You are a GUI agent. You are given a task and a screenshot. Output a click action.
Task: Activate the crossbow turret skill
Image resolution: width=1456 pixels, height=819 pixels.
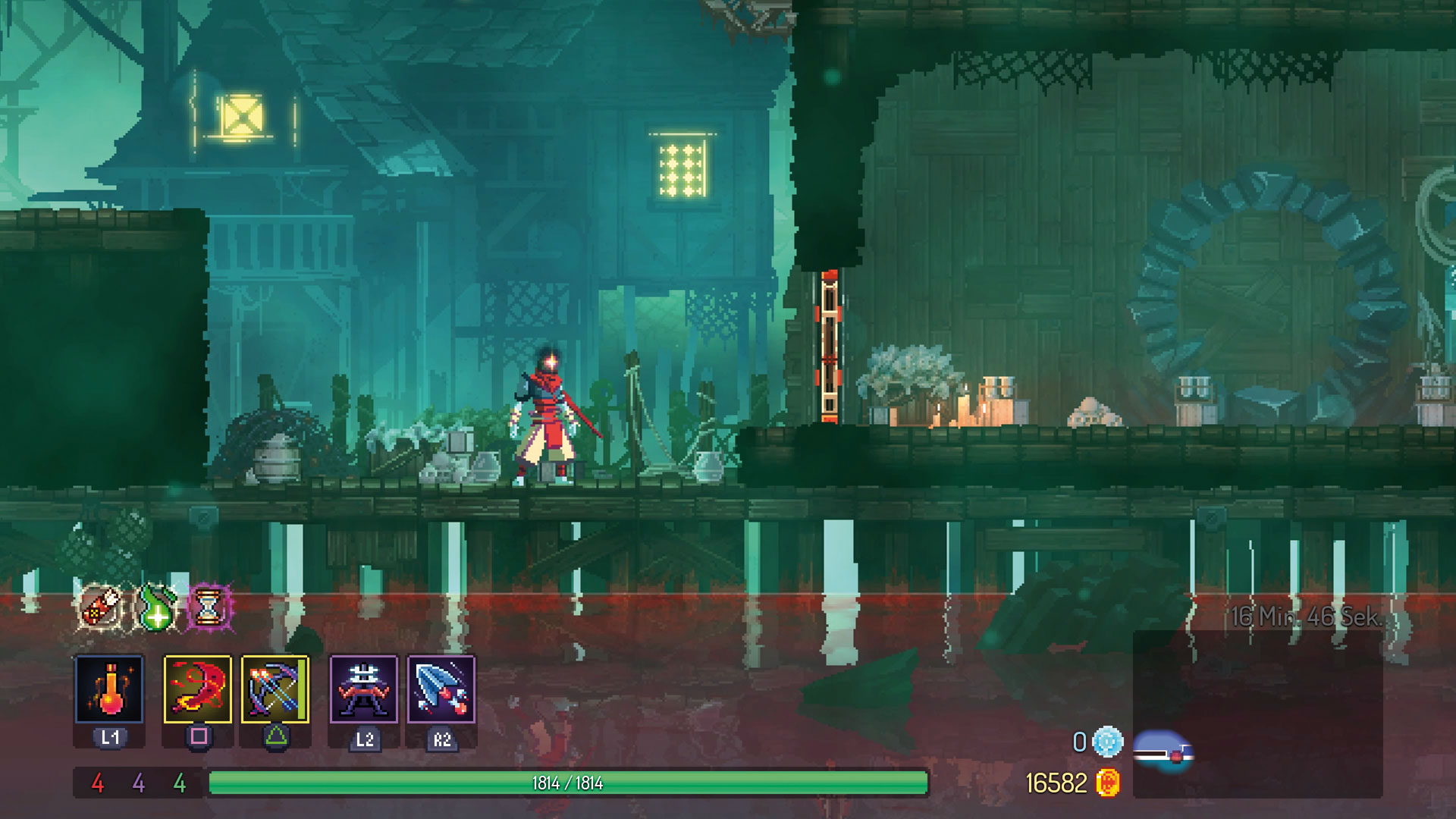pyautogui.click(x=363, y=689)
